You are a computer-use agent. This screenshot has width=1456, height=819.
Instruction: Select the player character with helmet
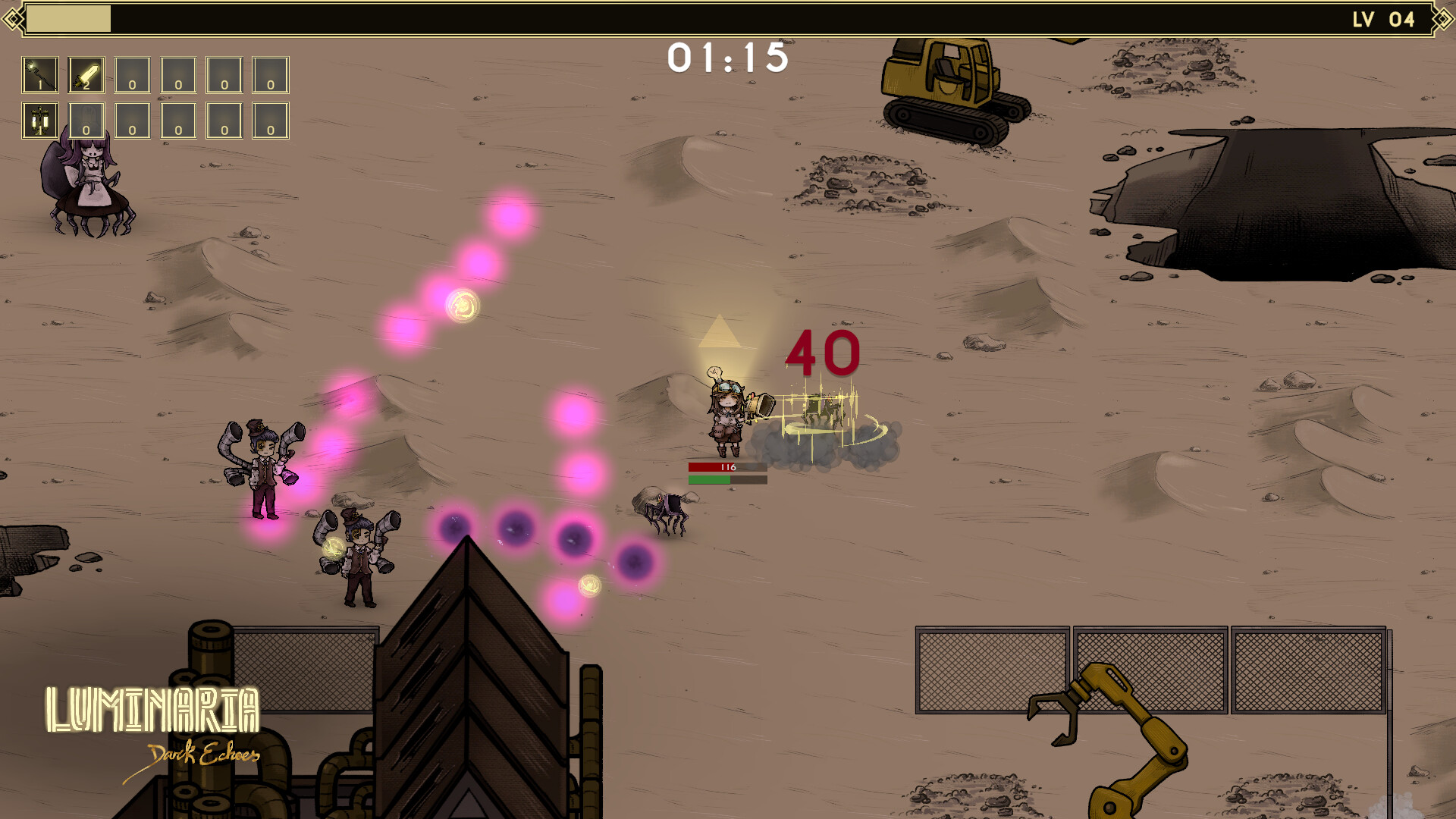click(726, 413)
